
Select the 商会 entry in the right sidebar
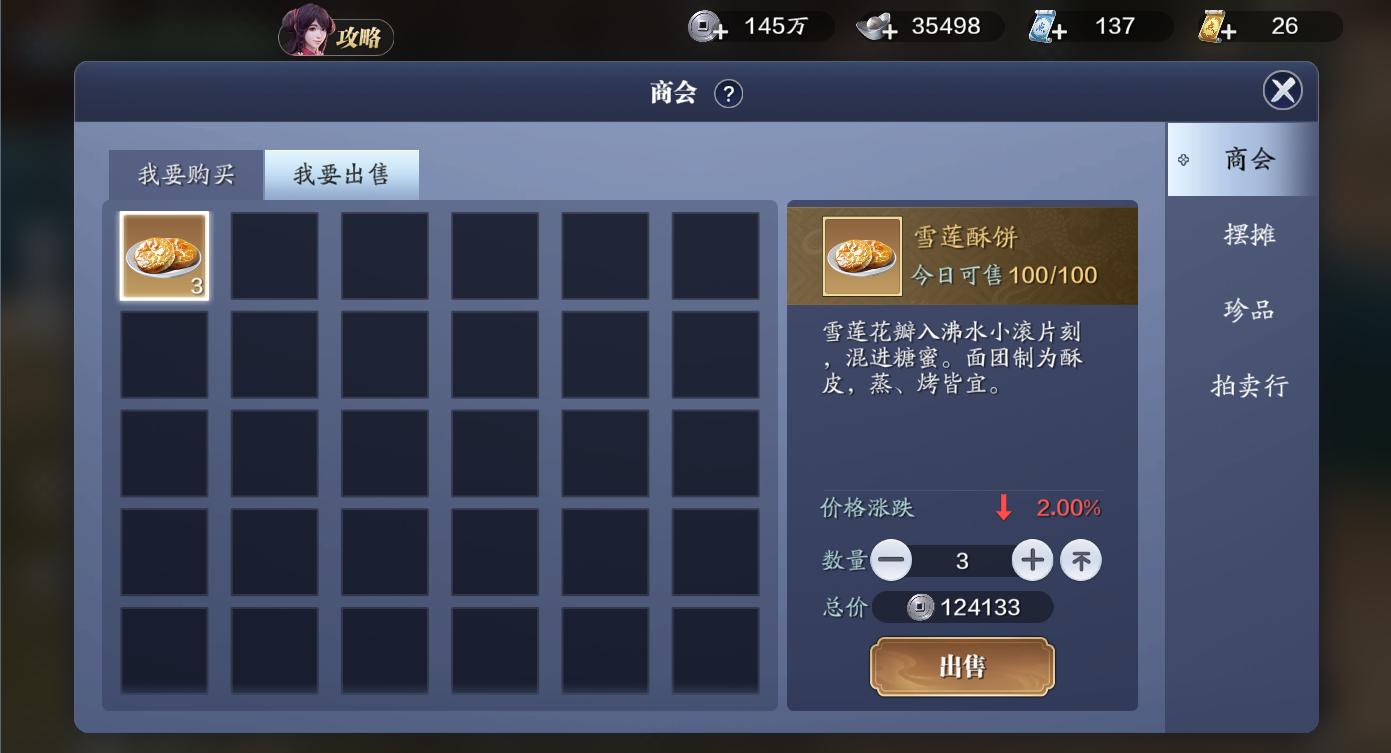pyautogui.click(x=1246, y=159)
